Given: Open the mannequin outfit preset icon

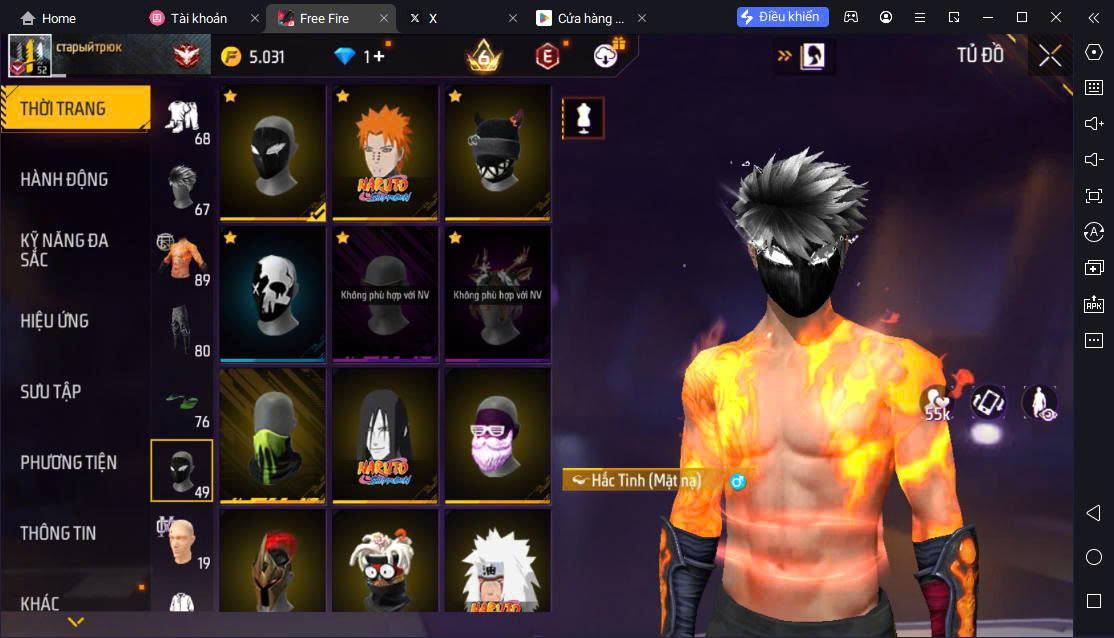Looking at the screenshot, I should 583,117.
